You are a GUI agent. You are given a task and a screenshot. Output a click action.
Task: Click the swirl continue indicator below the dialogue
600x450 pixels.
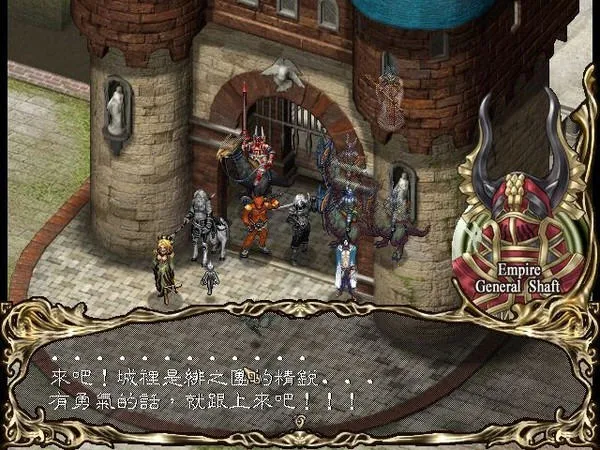point(298,422)
